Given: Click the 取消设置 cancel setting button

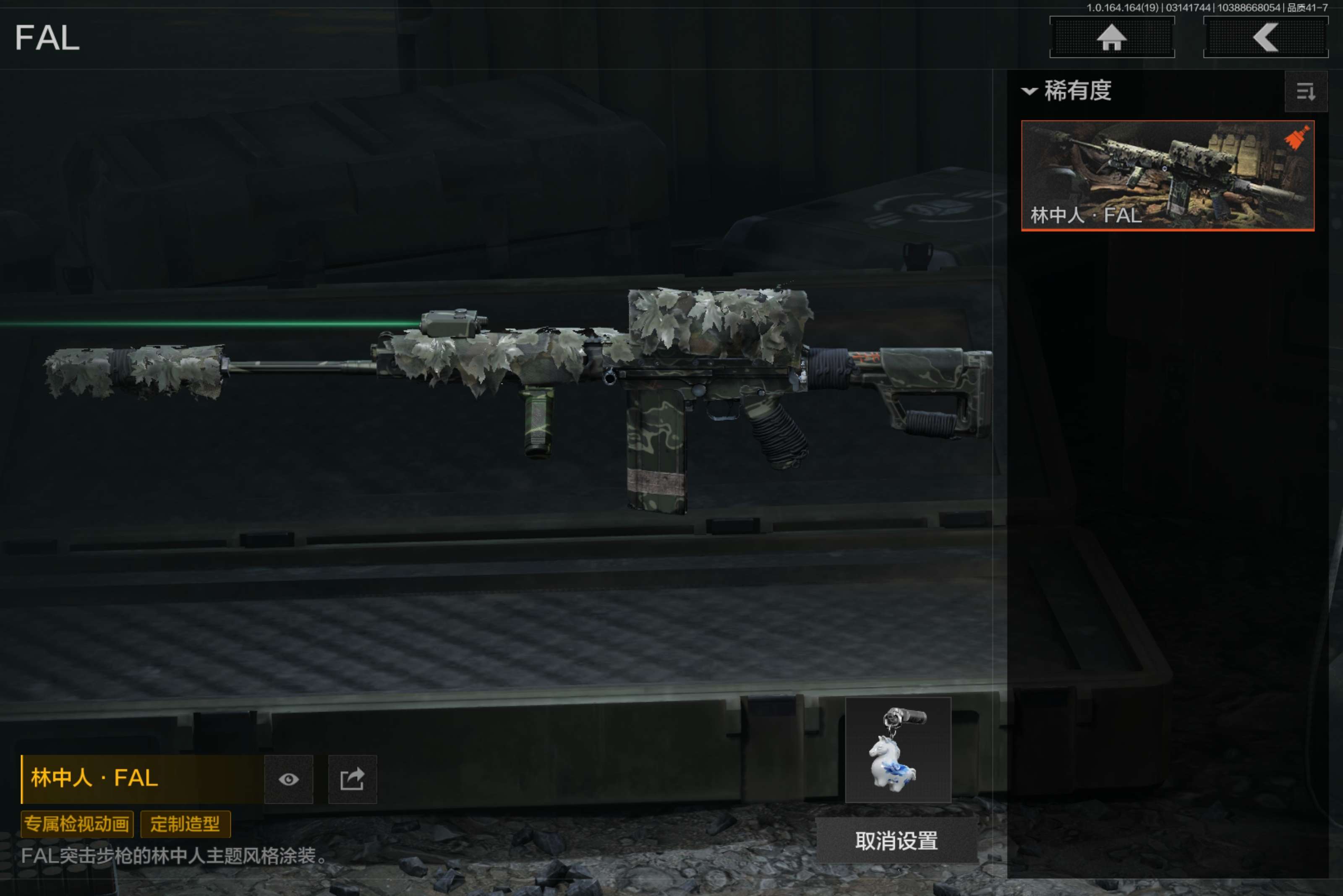Looking at the screenshot, I should [896, 841].
